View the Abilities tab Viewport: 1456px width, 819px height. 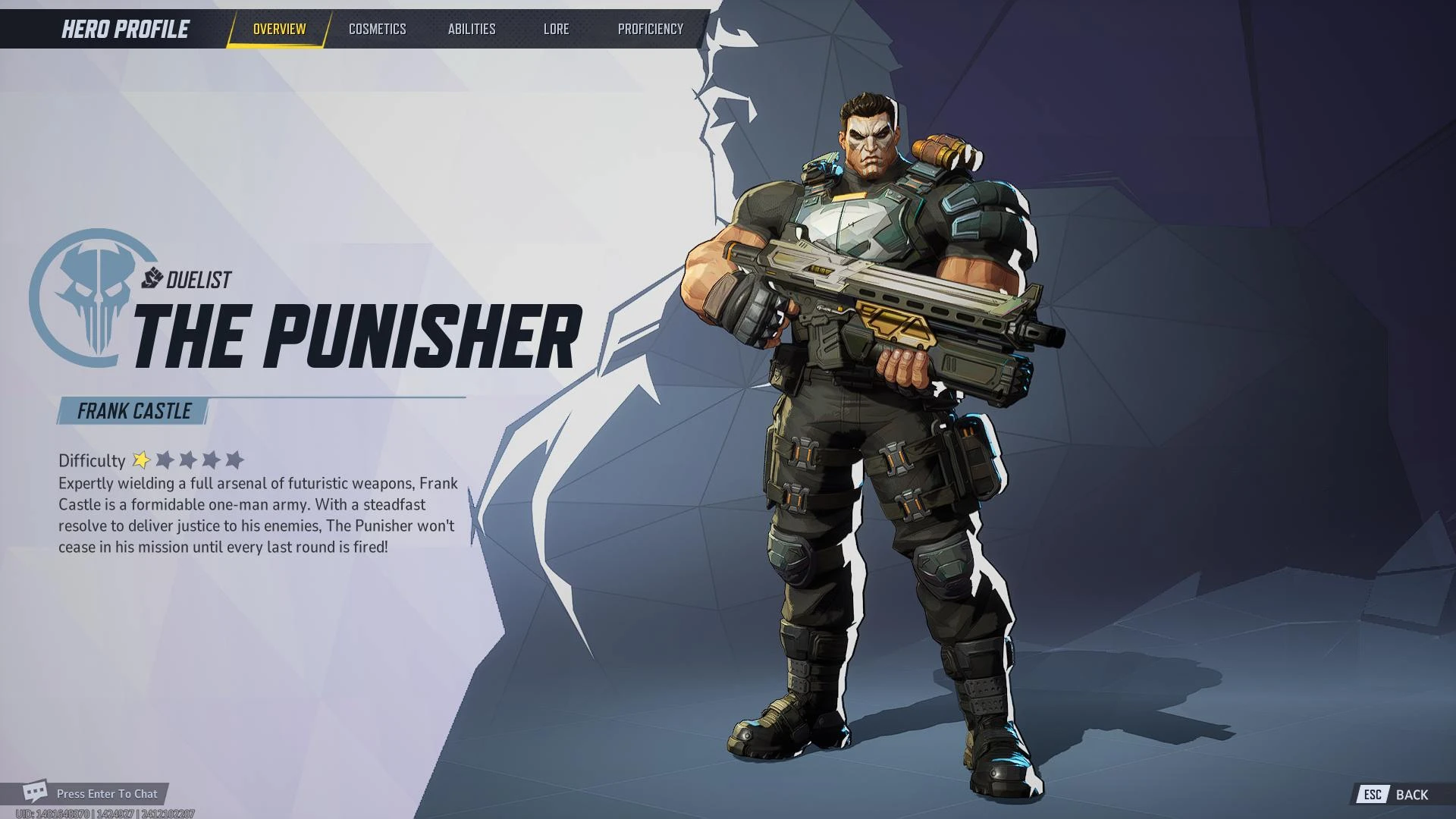coord(471,29)
